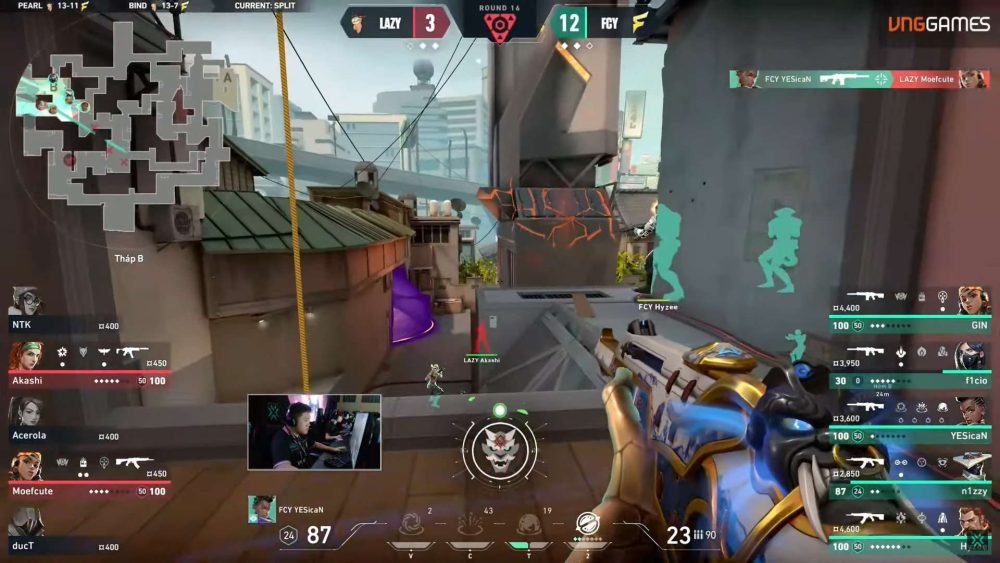Click the VNGGames logo
Screen dimensions: 1000x563
pos(938,24)
